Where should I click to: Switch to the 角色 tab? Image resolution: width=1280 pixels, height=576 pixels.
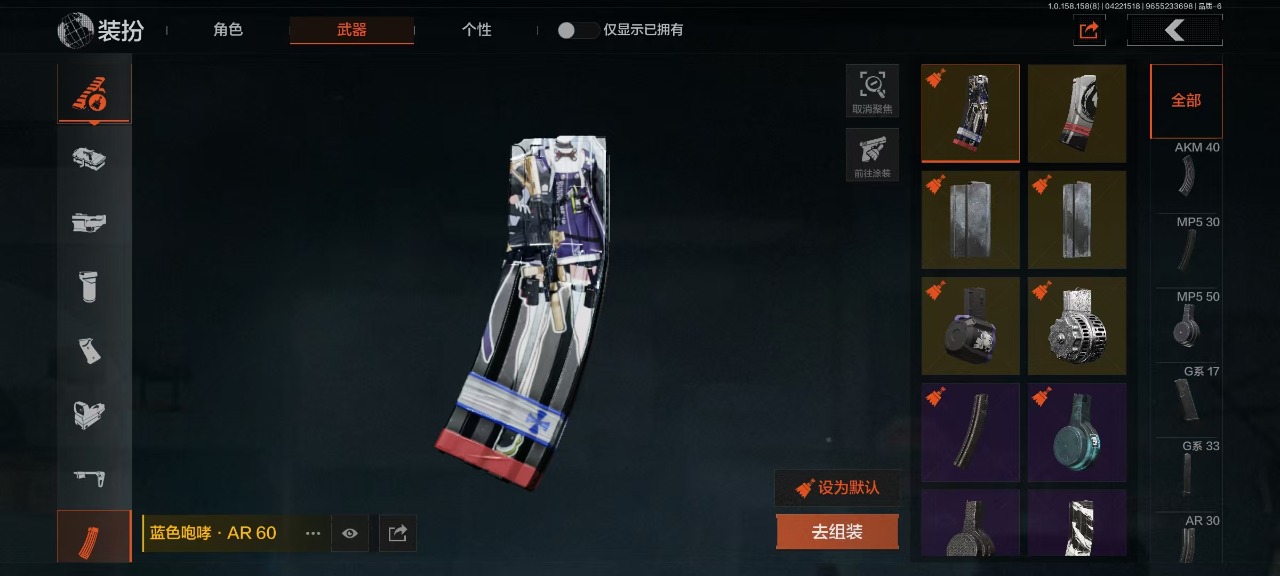228,30
